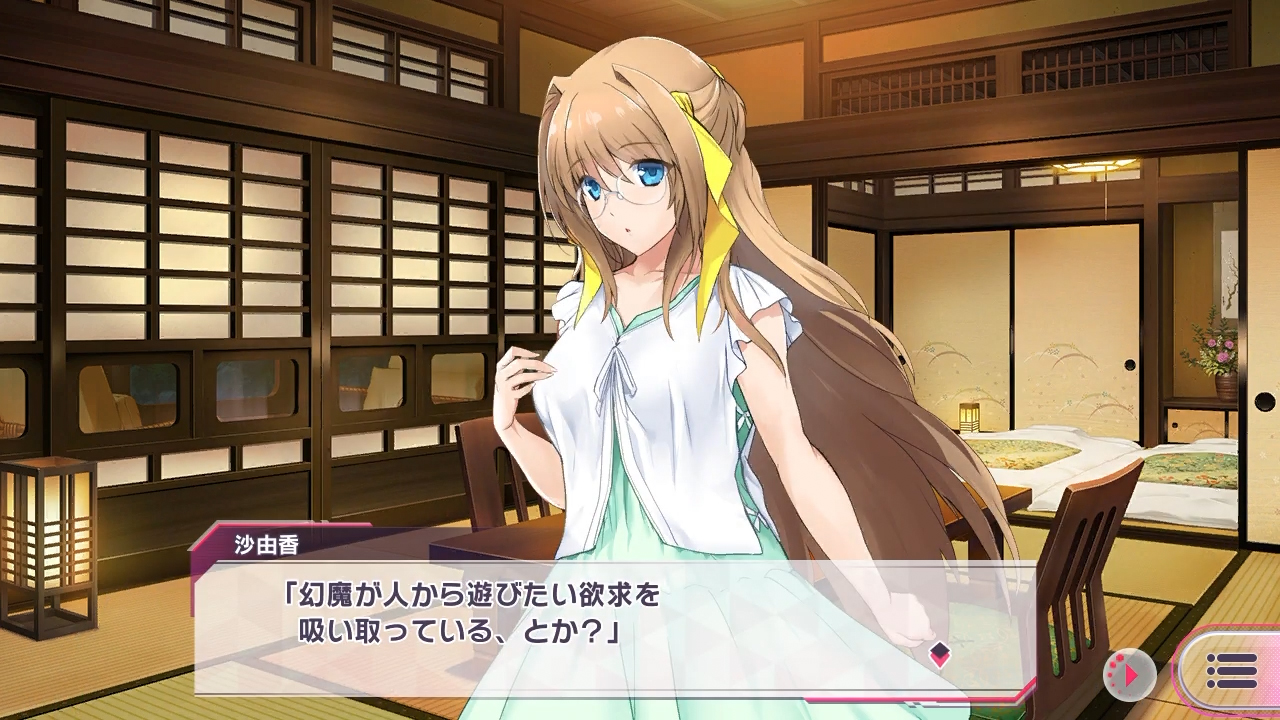
Task: Advance the dialogue via diamond indicator
Action: point(939,654)
